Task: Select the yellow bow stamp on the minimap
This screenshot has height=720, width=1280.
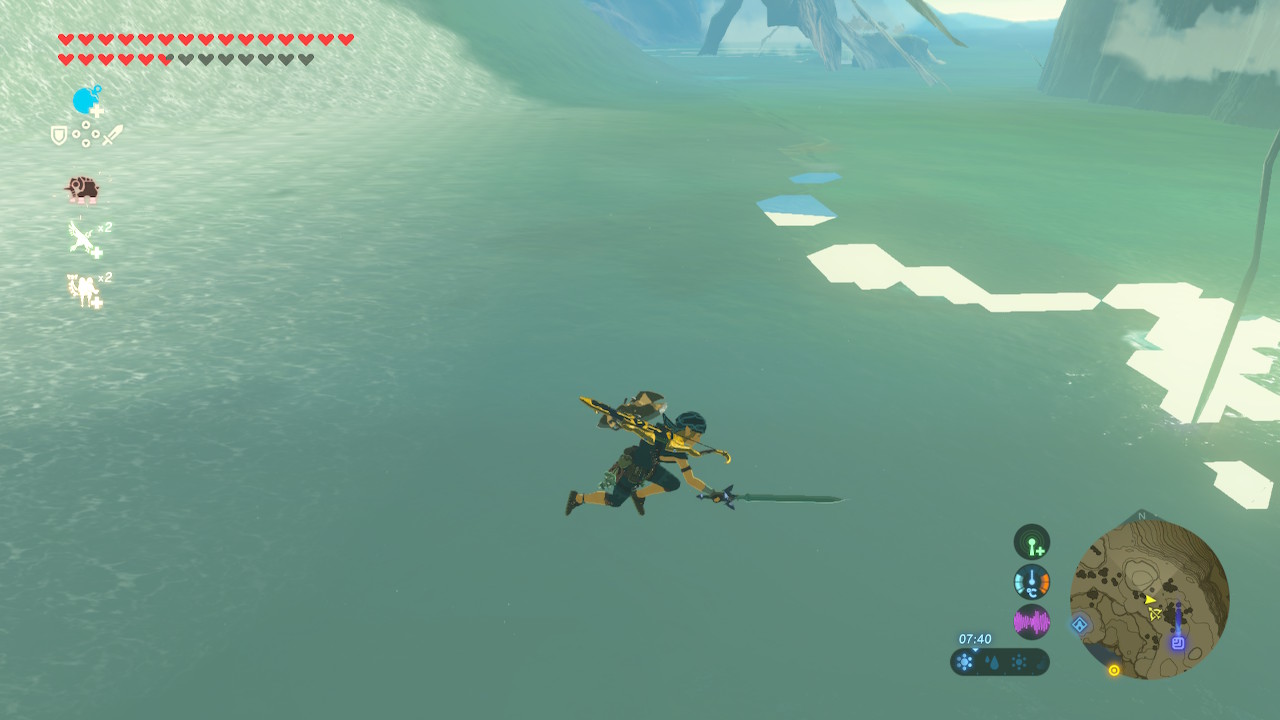Action: (1156, 613)
